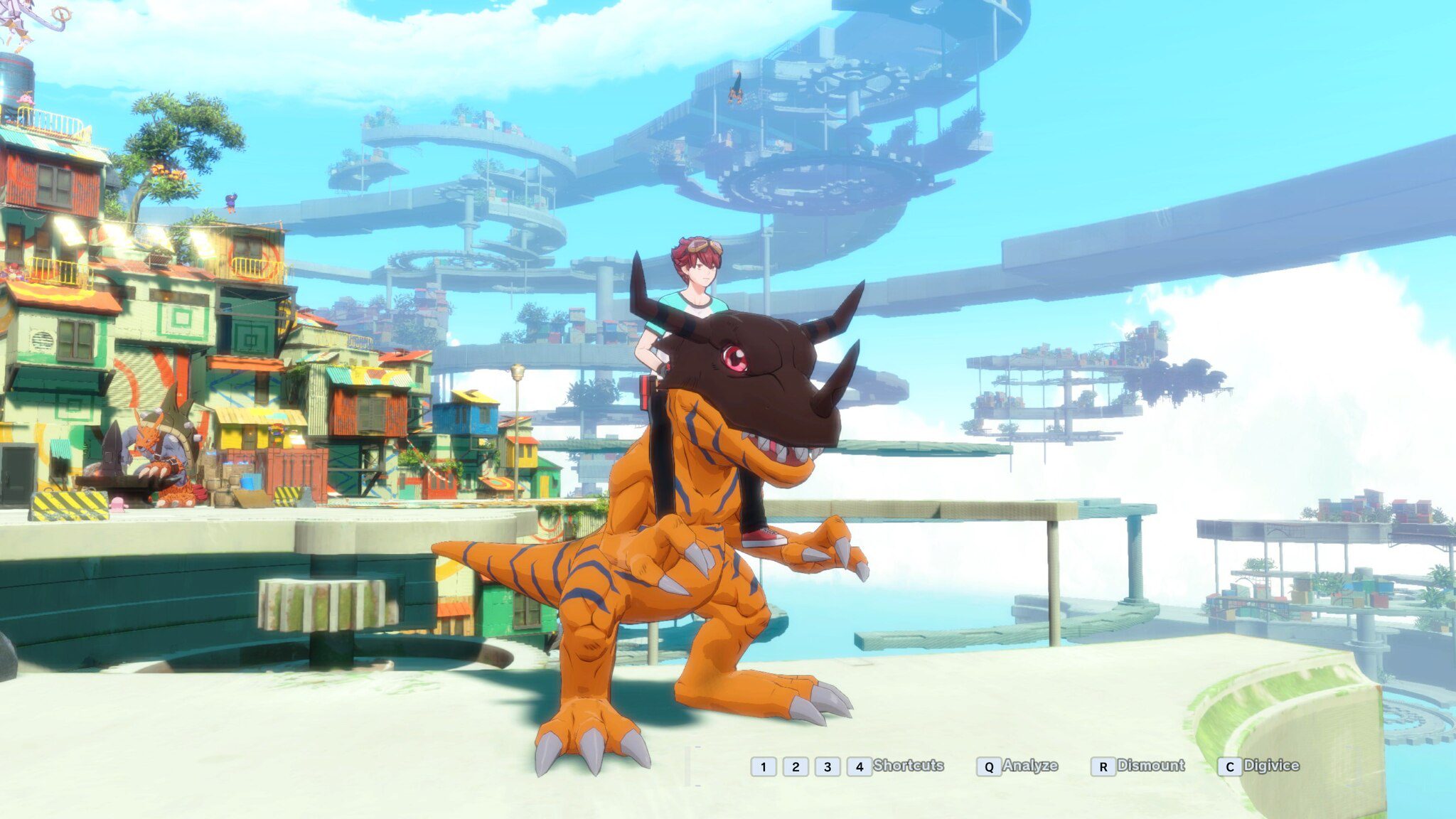Image resolution: width=1456 pixels, height=819 pixels.
Task: Click the Q key prompt icon
Action: coord(989,766)
